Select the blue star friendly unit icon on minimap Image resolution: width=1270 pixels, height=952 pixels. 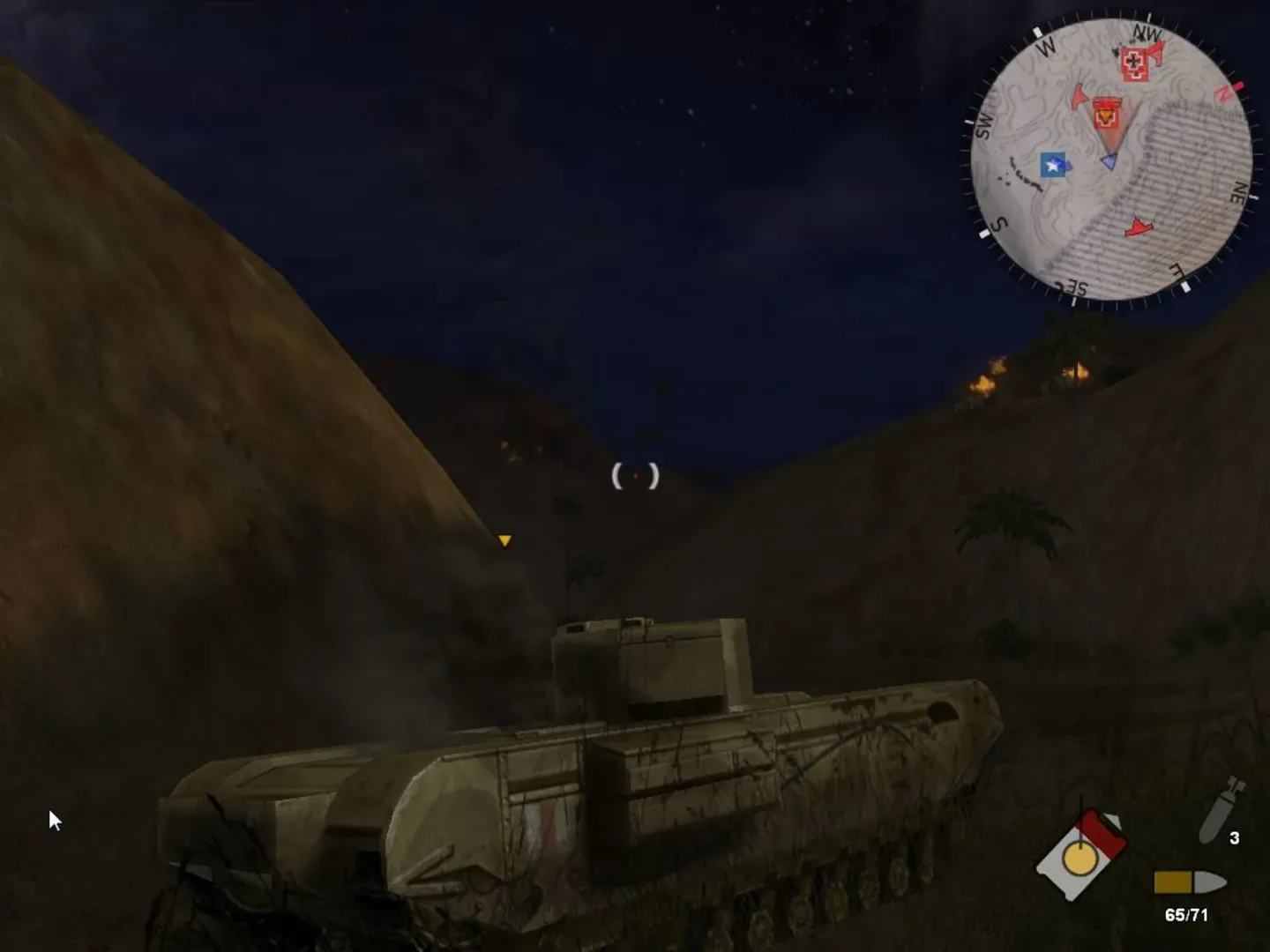1052,166
